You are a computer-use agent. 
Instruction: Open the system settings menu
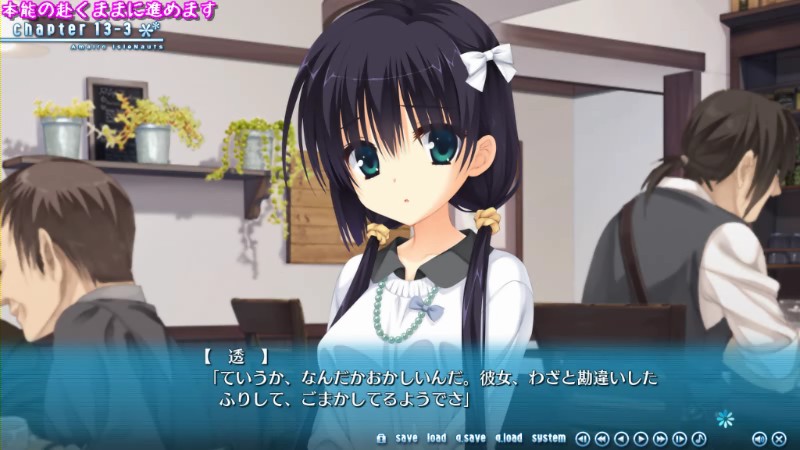[548, 438]
